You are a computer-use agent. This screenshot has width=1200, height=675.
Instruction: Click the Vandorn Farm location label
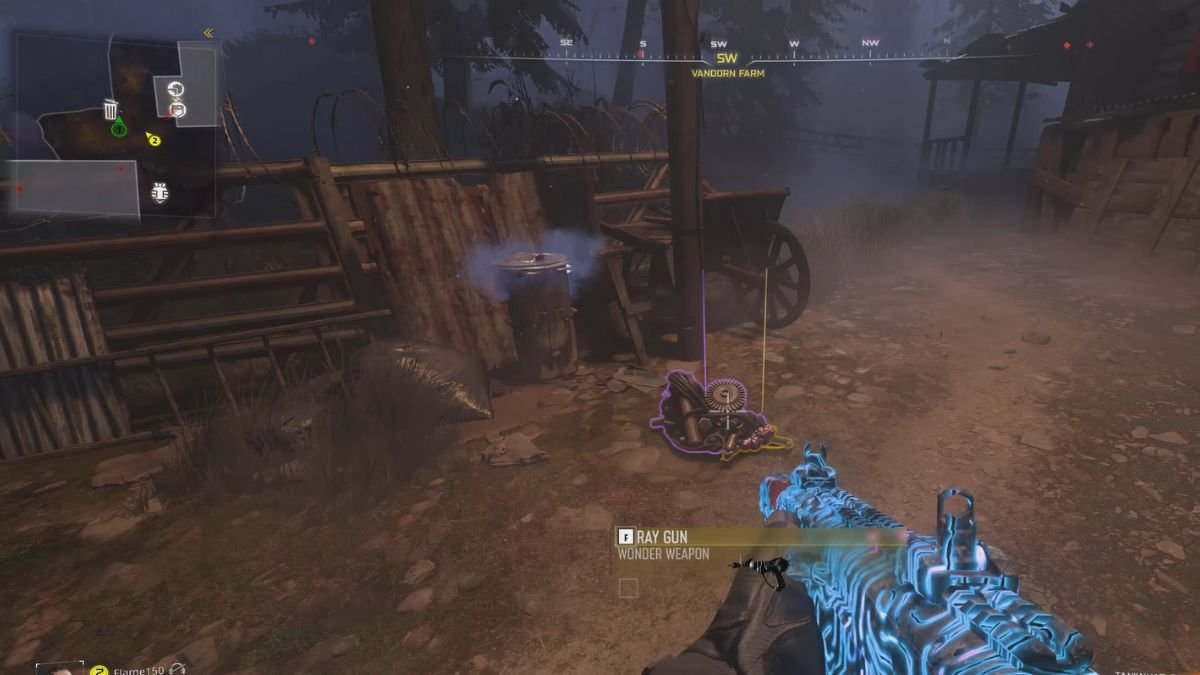[x=726, y=73]
